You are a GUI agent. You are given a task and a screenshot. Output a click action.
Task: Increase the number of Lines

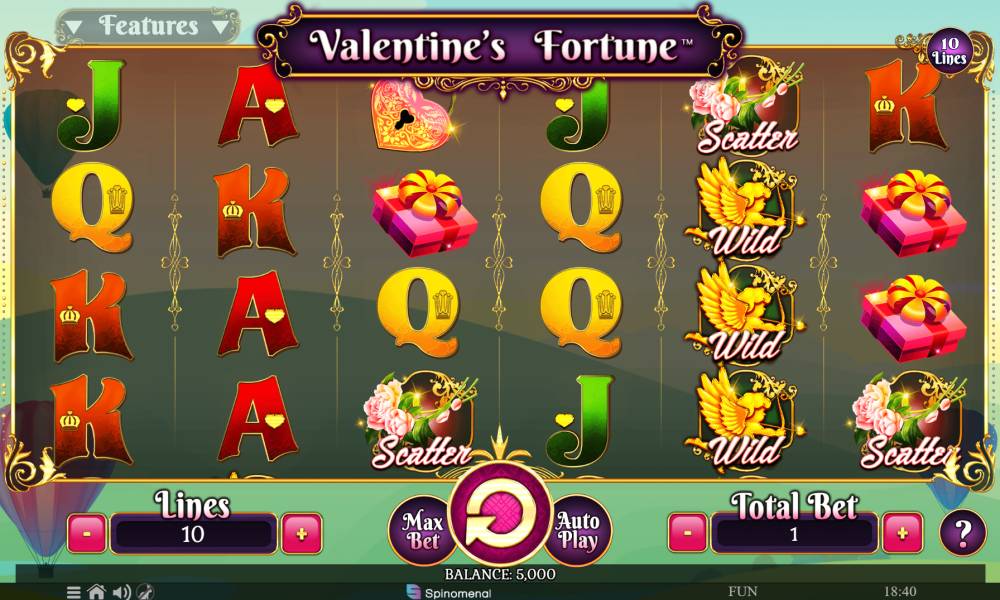point(301,534)
